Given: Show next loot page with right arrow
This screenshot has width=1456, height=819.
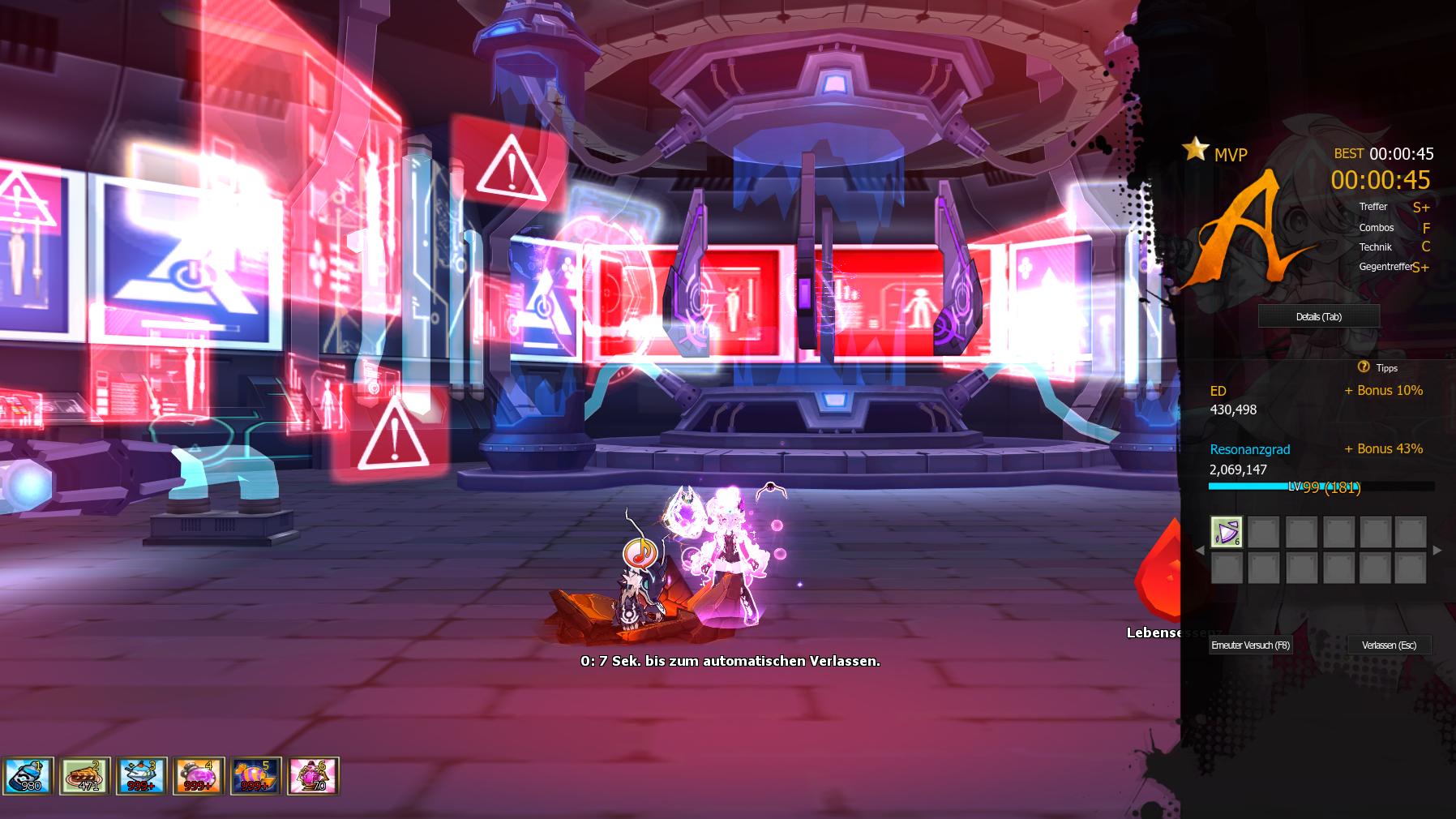Looking at the screenshot, I should coord(1437,551).
